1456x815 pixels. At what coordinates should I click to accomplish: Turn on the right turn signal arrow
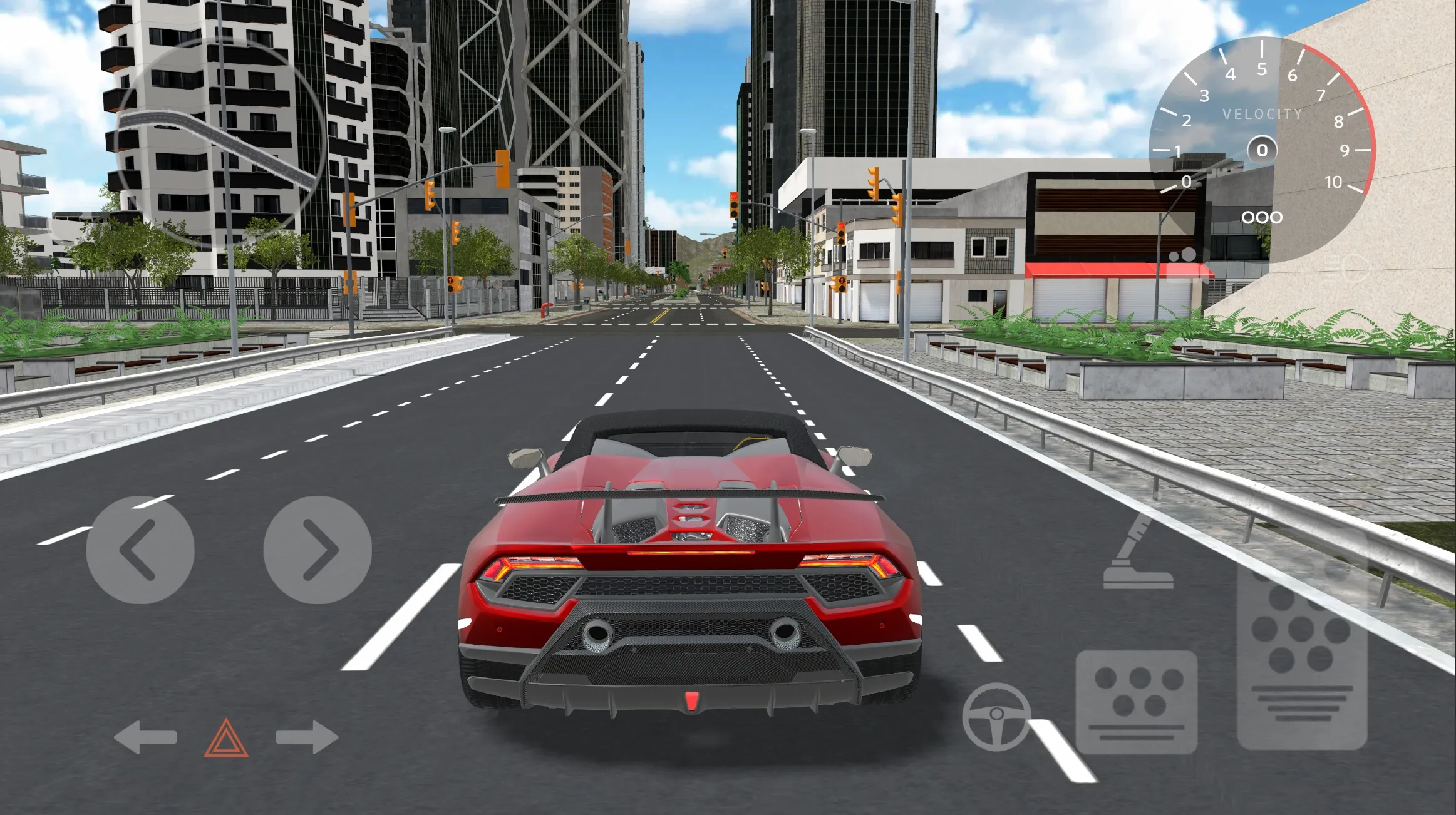[307, 737]
